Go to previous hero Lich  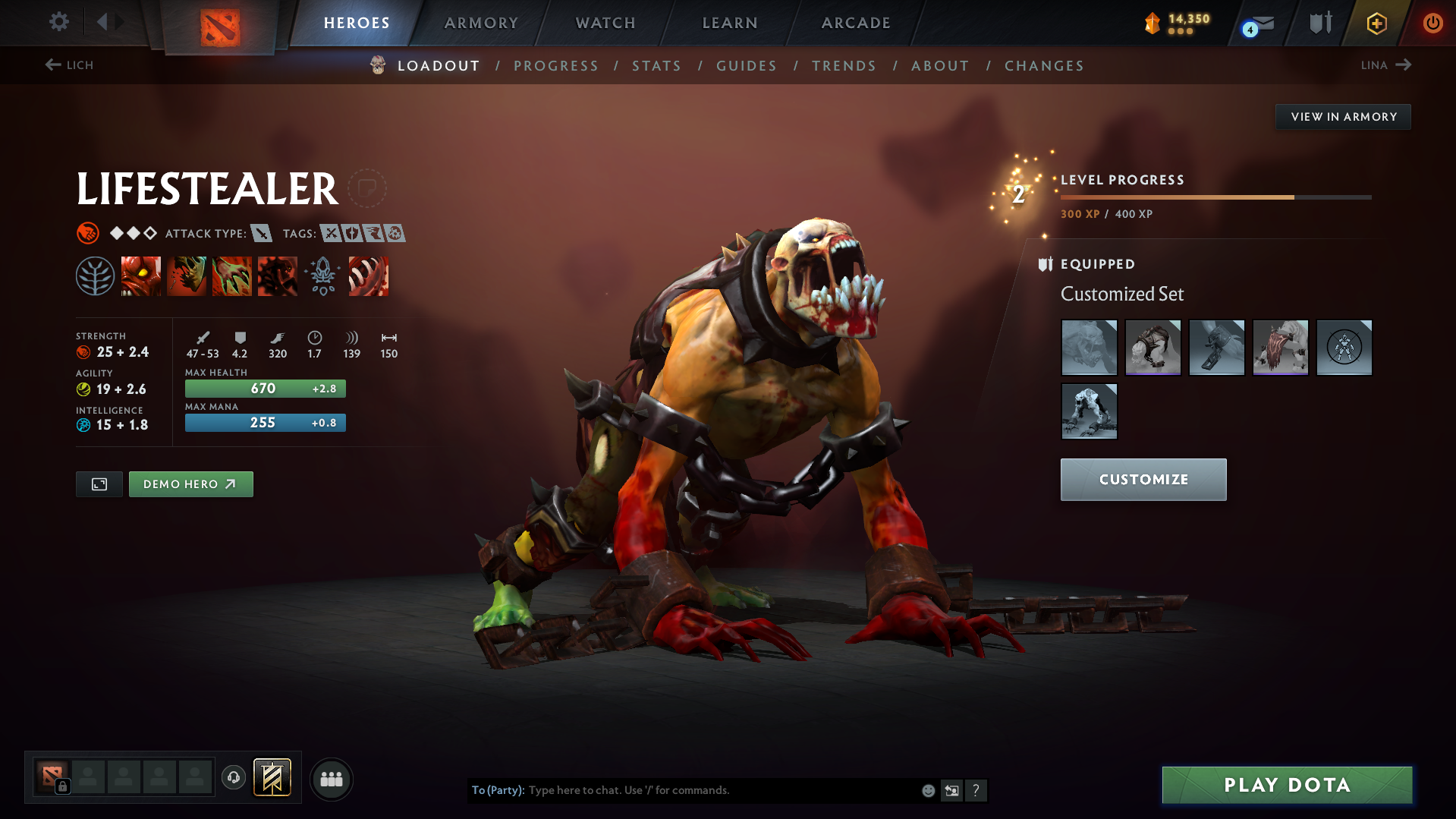point(69,65)
